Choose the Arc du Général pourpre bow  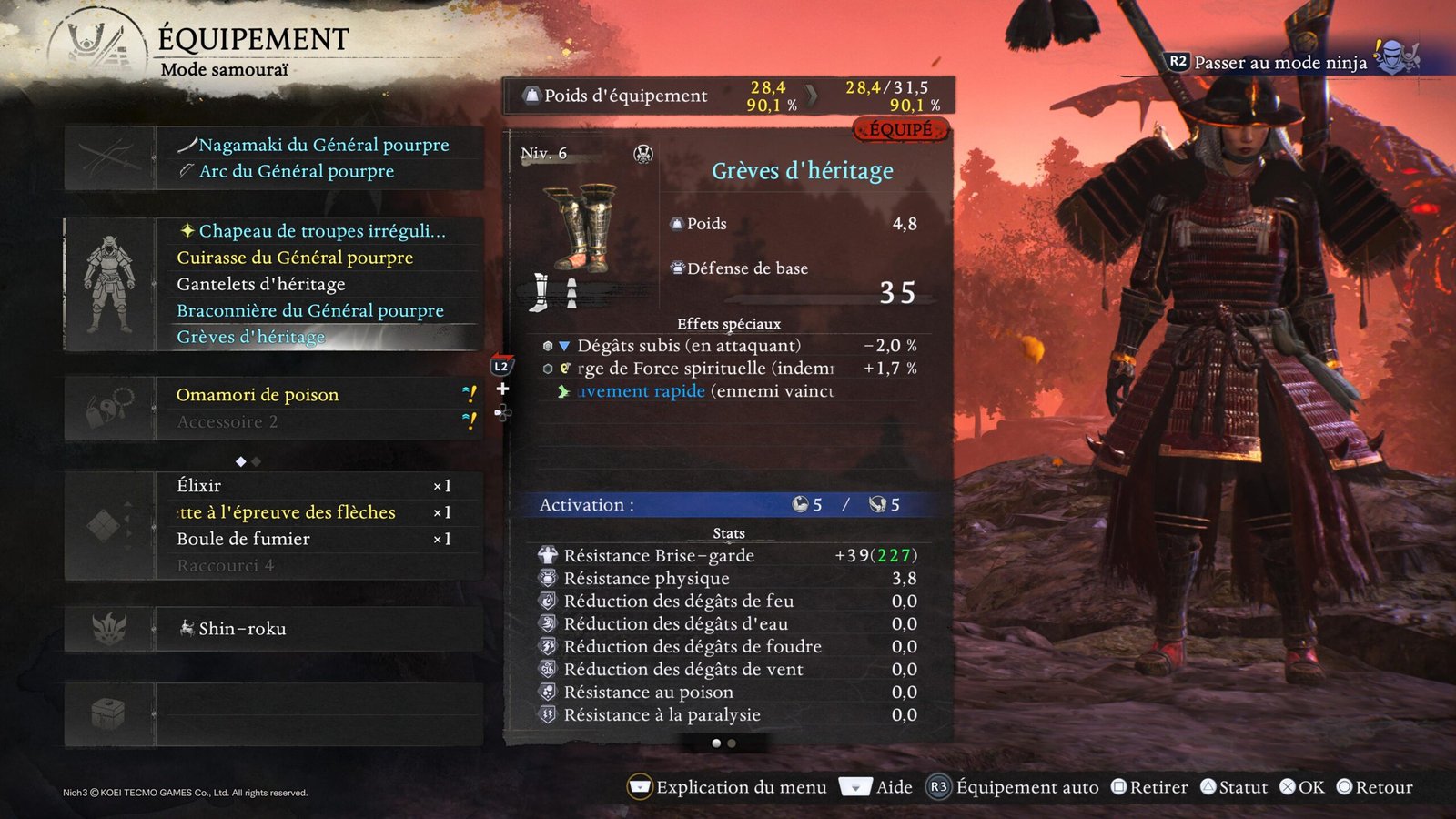click(x=297, y=171)
